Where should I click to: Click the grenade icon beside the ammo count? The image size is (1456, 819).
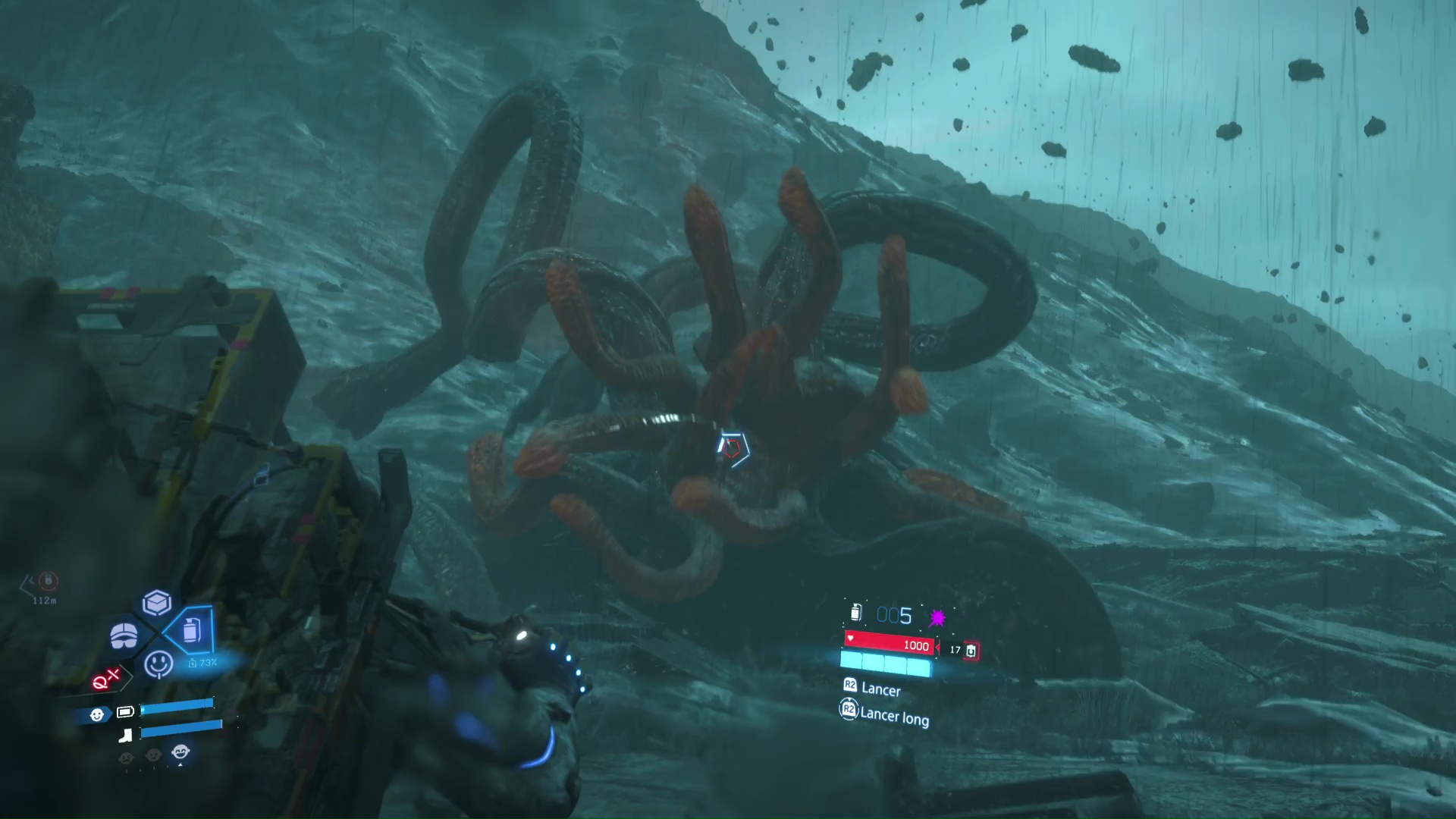(856, 612)
